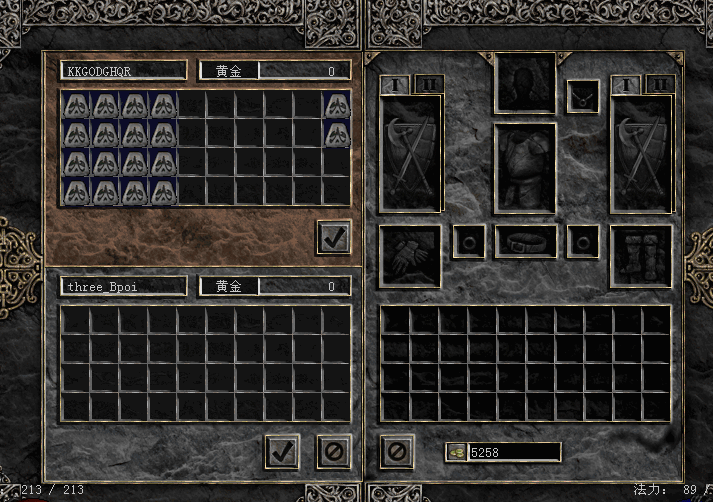Cancel the trade beside the accept checkmark

(334, 450)
